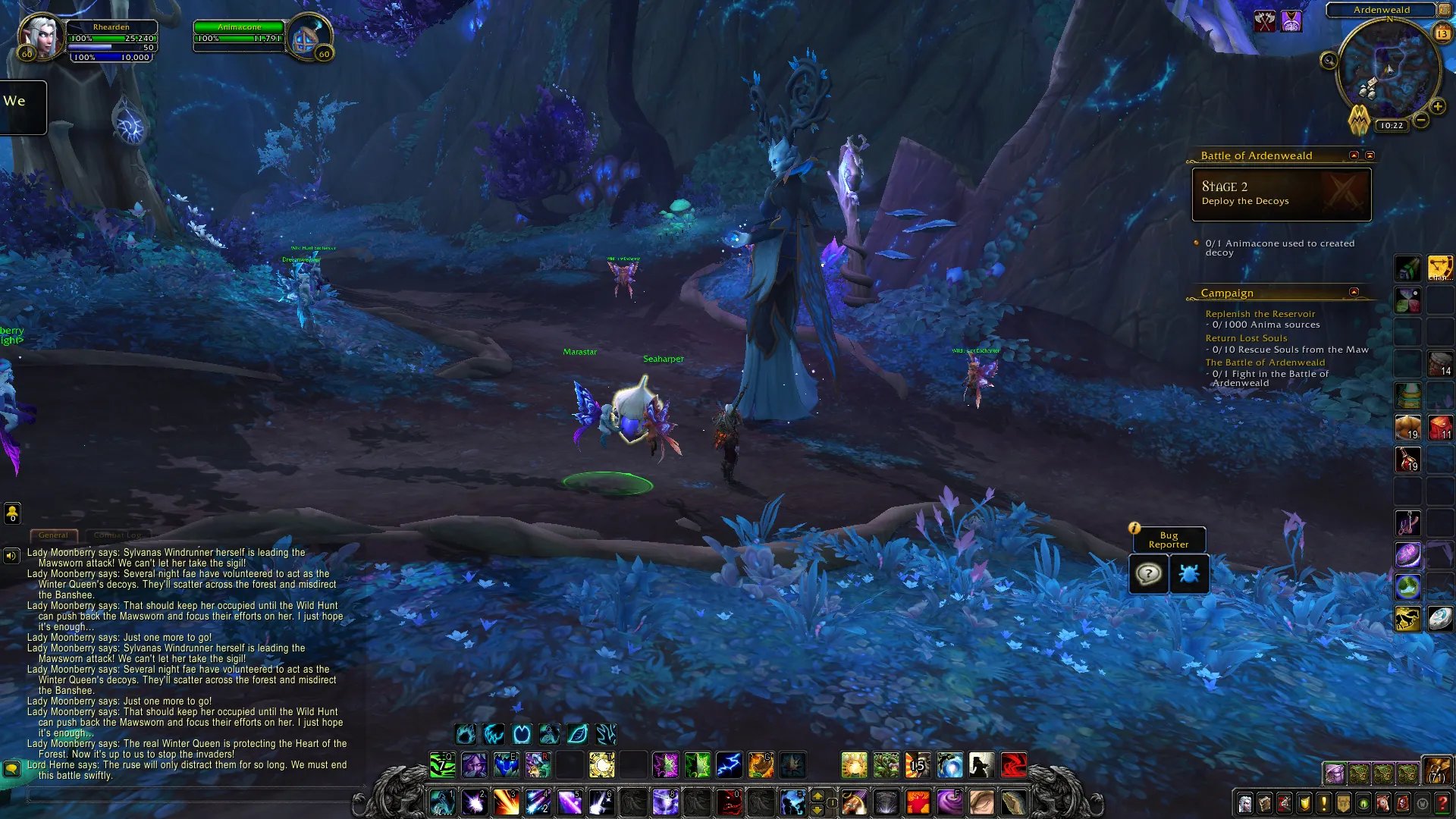The width and height of the screenshot is (1456, 819).
Task: Open the red question mark help button
Action: point(1442,803)
